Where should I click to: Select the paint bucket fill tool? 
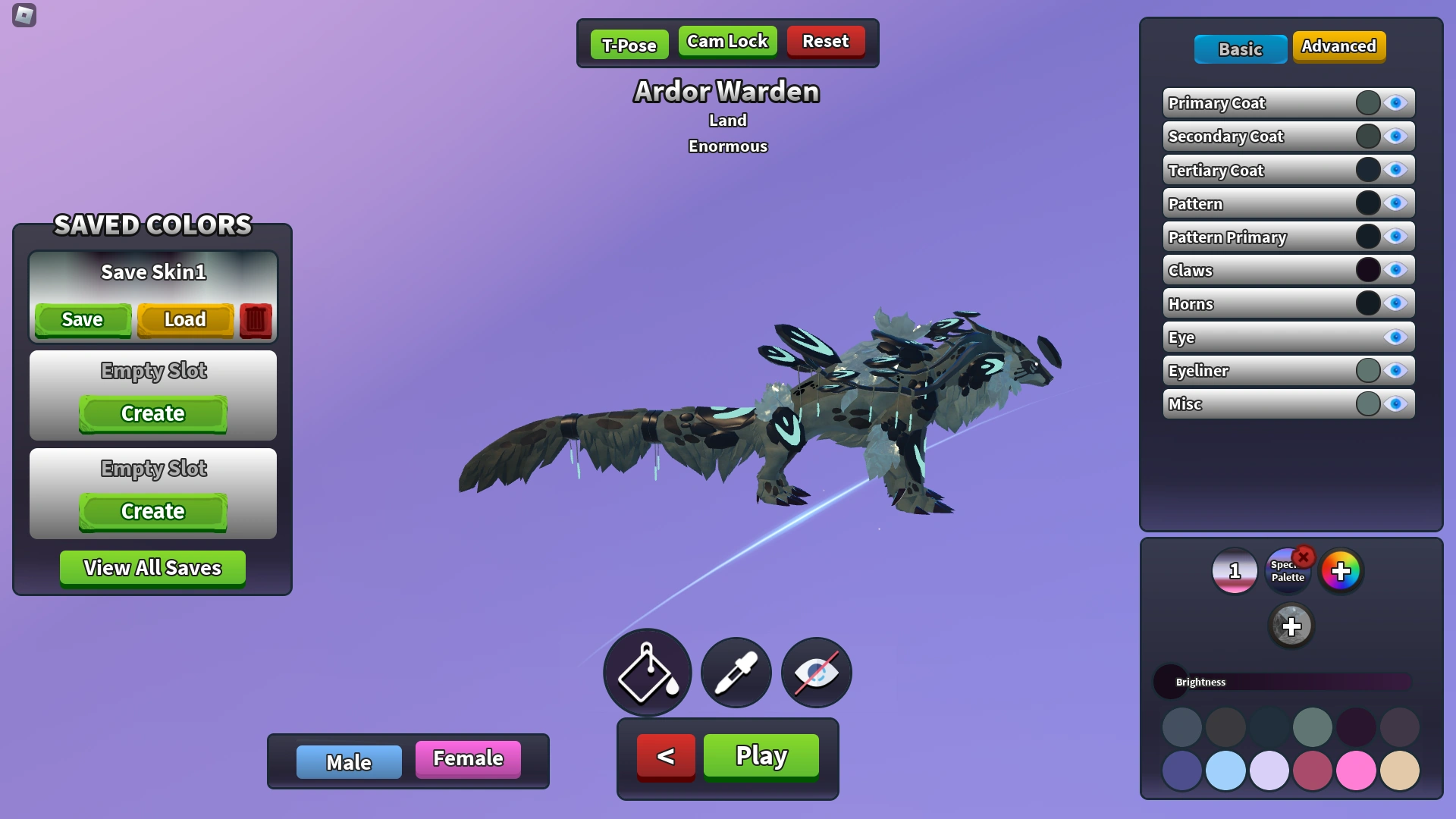pyautogui.click(x=647, y=673)
